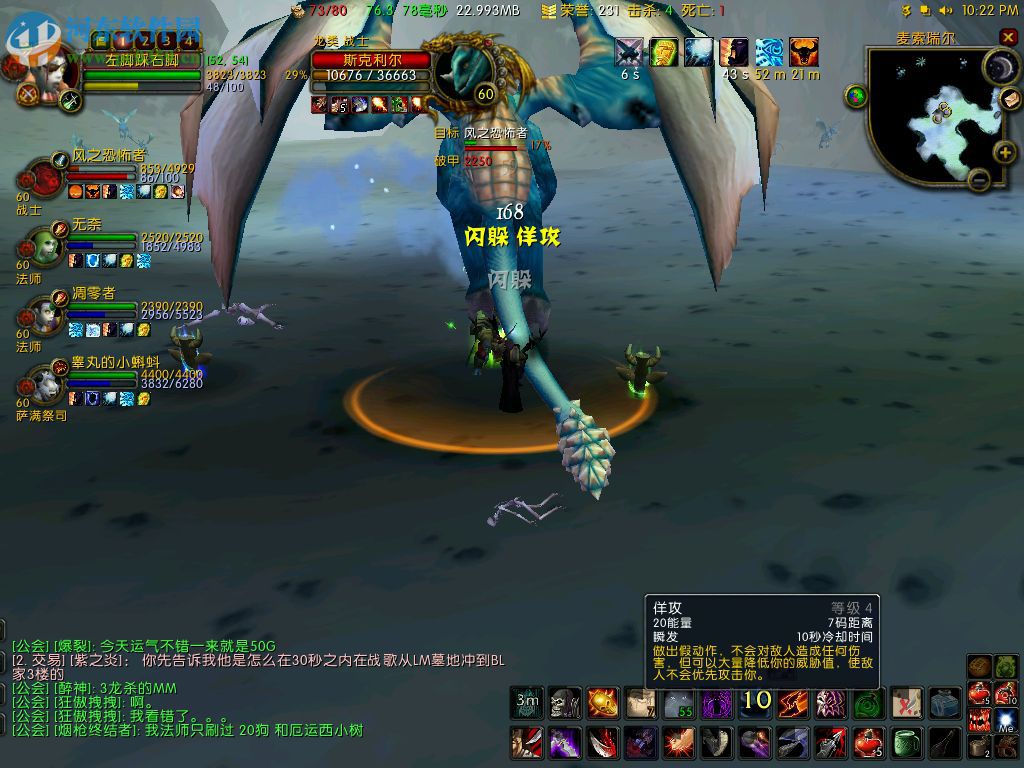
Task: Click the bull head buff icon
Action: [803, 52]
